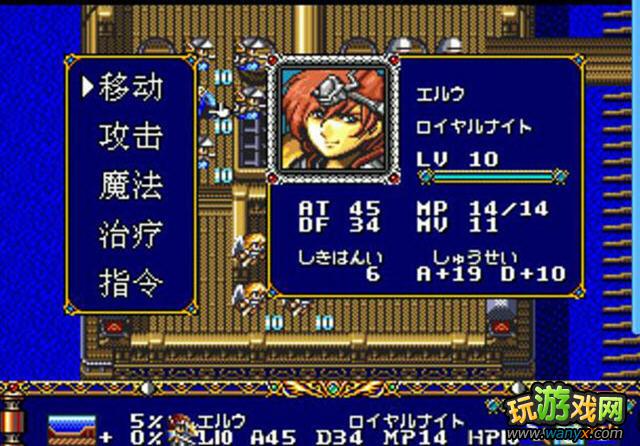This screenshot has width=640, height=446.
Task: Select the 治疗 (Heal) command
Action: coord(130,236)
